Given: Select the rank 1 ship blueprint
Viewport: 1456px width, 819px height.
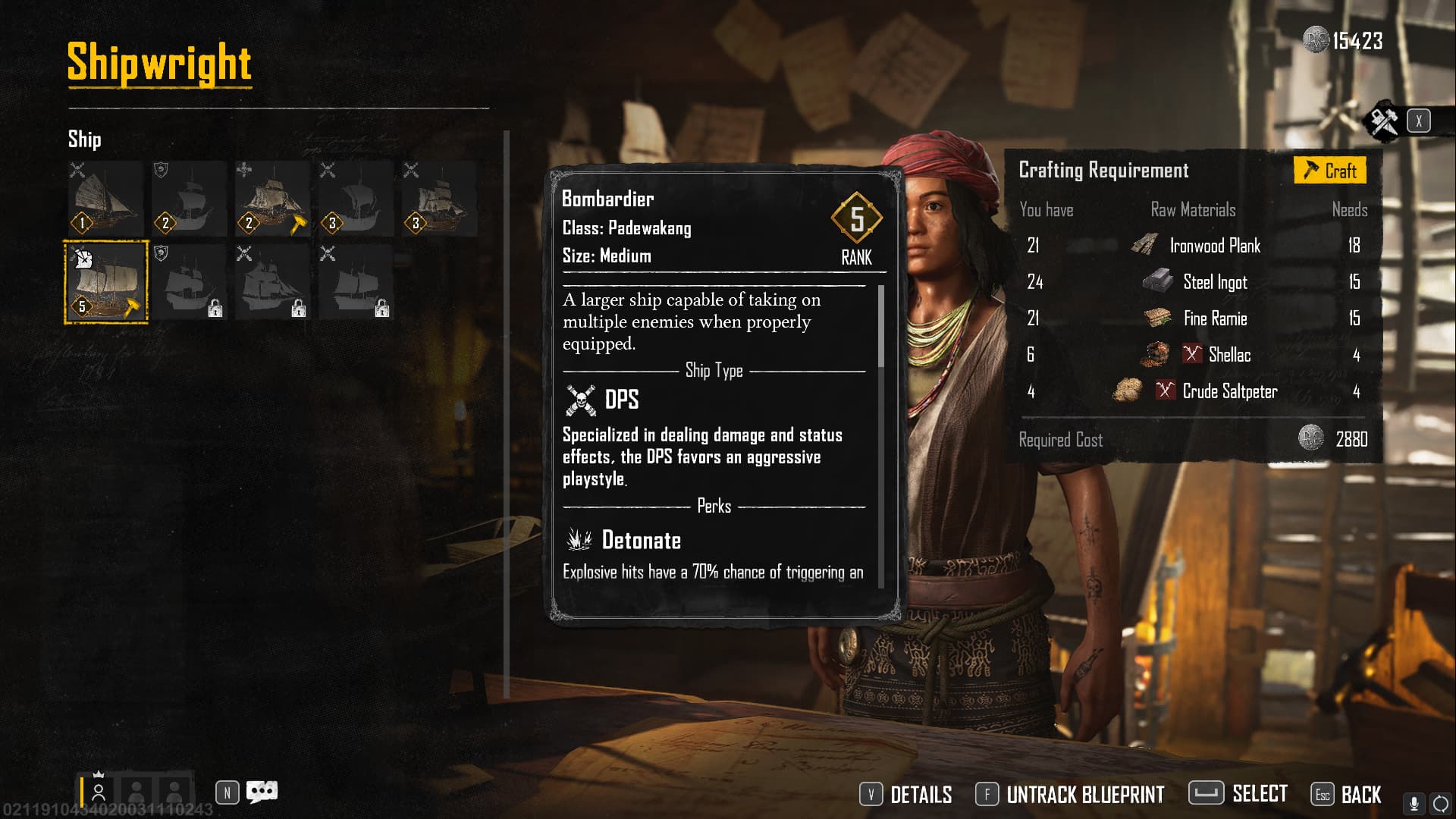Looking at the screenshot, I should point(106,199).
